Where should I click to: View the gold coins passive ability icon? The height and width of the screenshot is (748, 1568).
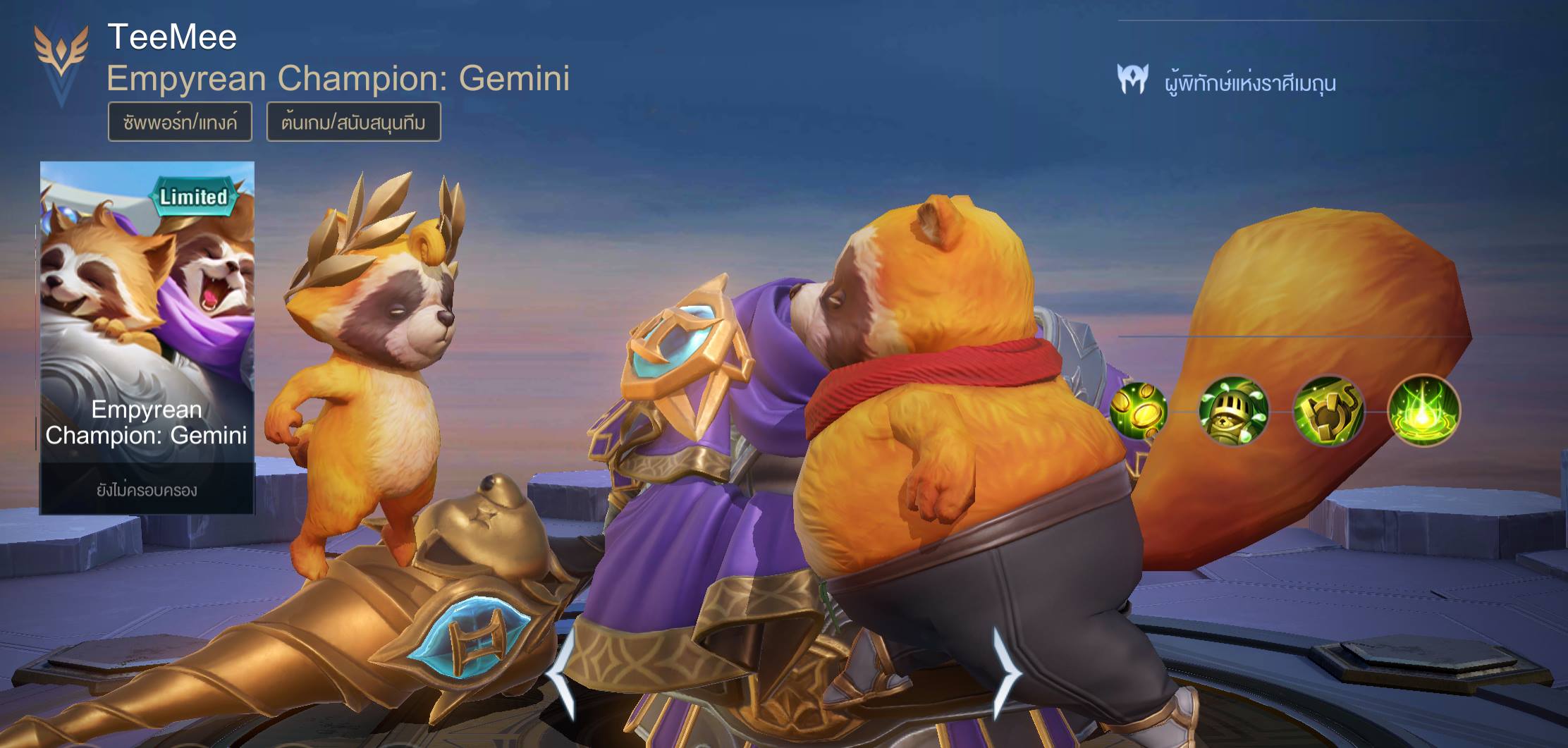(1138, 410)
